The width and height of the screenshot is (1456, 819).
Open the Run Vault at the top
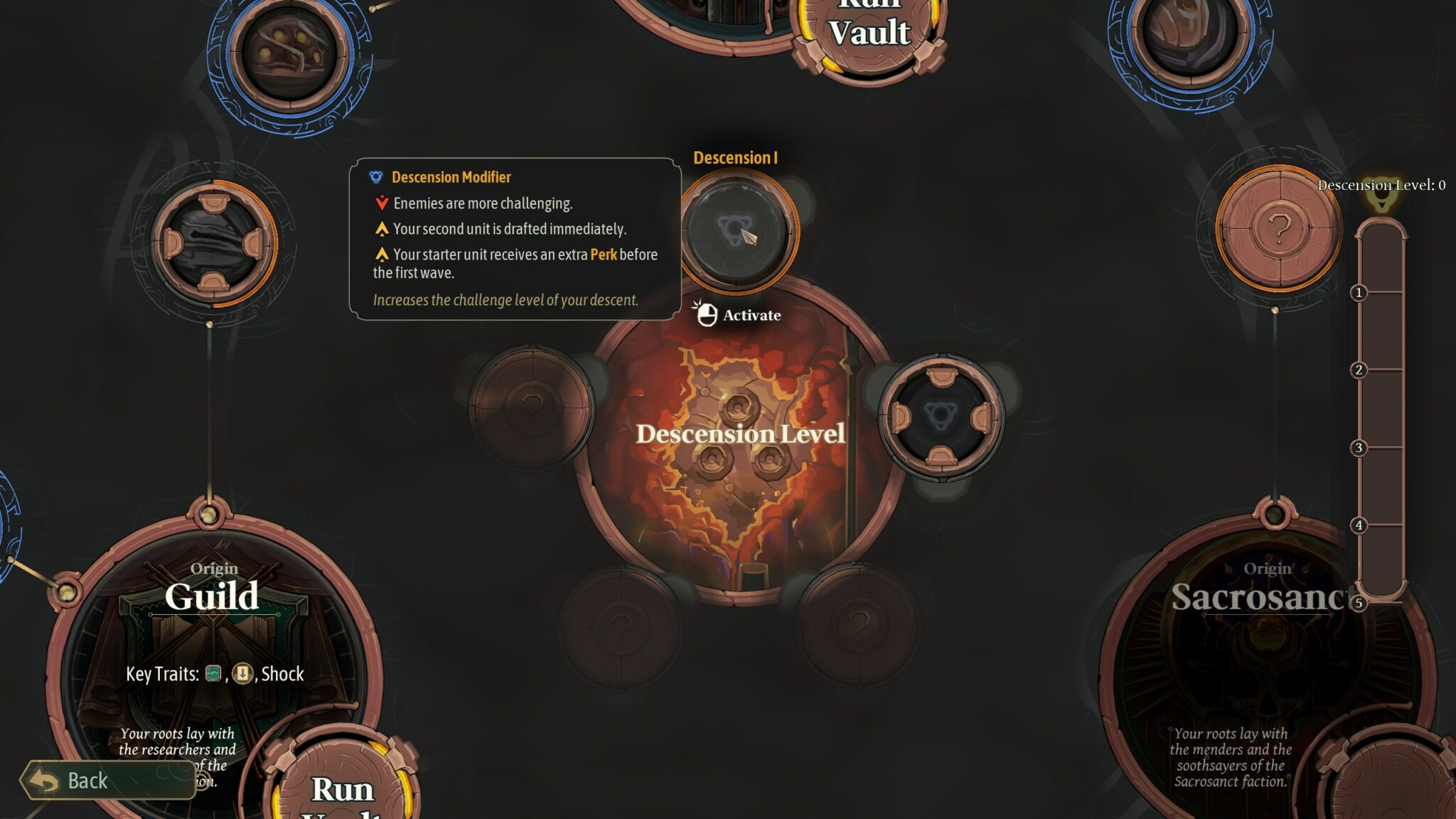pyautogui.click(x=869, y=32)
